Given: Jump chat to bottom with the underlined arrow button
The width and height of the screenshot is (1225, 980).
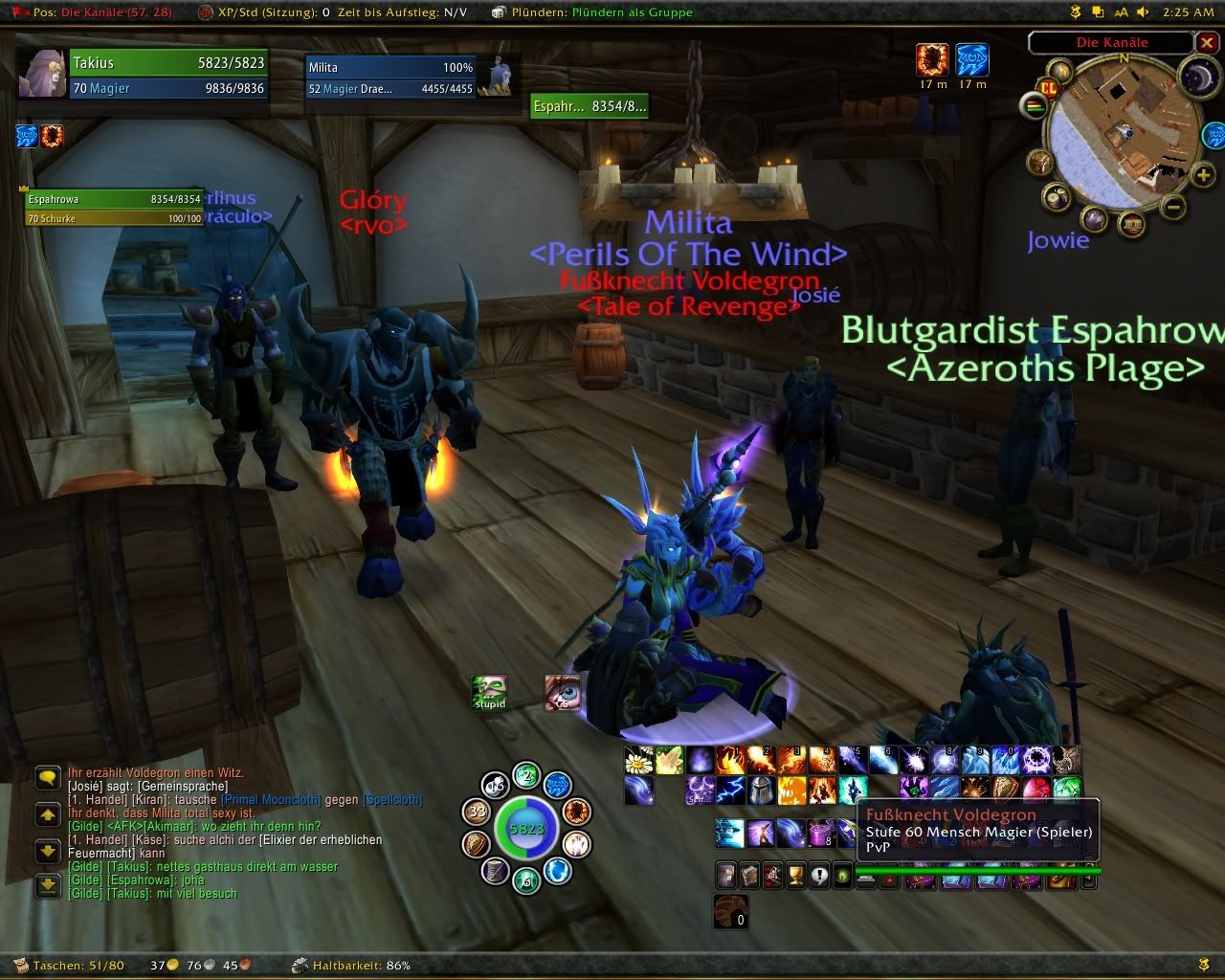Looking at the screenshot, I should [47, 886].
